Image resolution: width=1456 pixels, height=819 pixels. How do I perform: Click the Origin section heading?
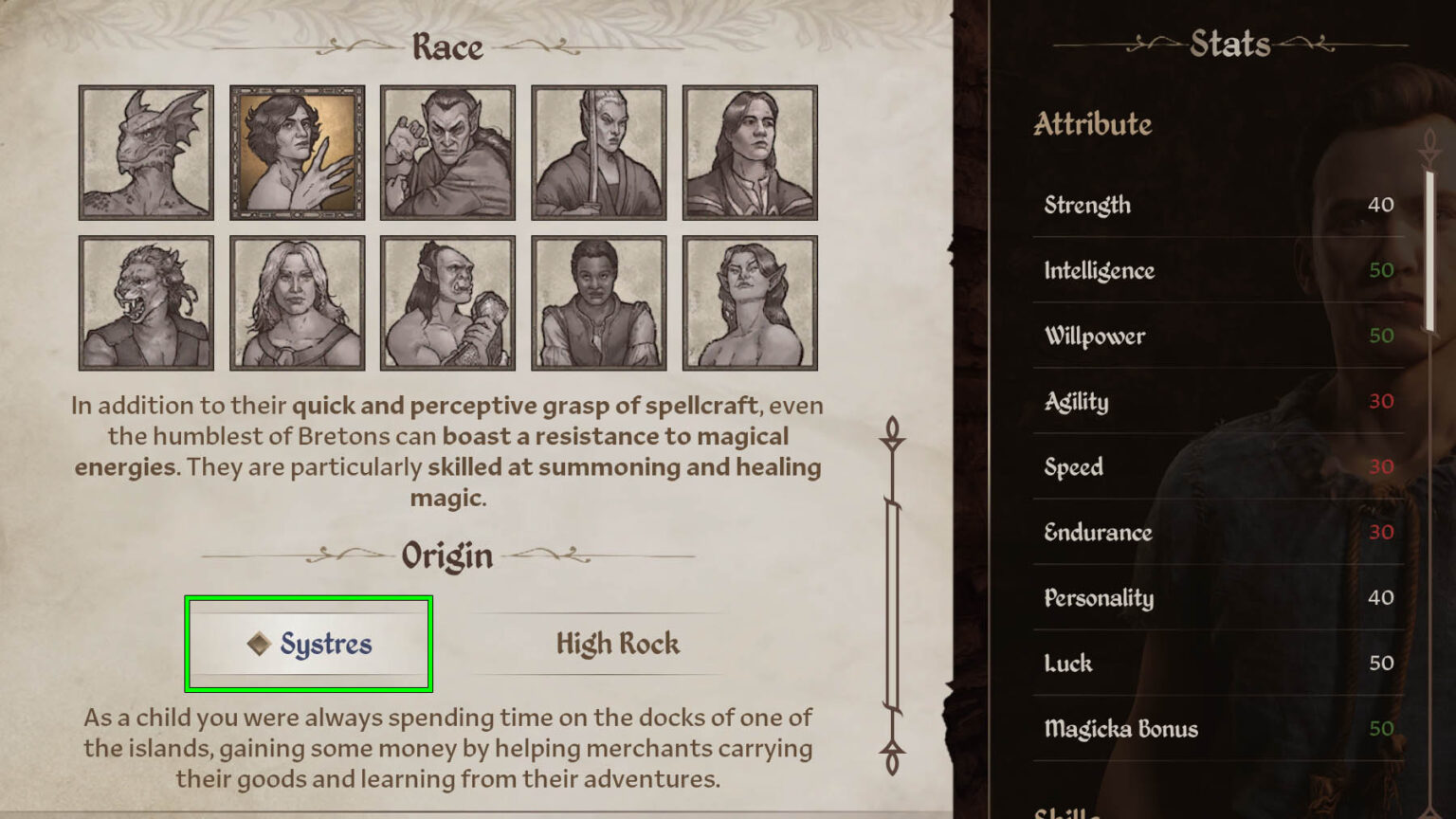tap(446, 557)
